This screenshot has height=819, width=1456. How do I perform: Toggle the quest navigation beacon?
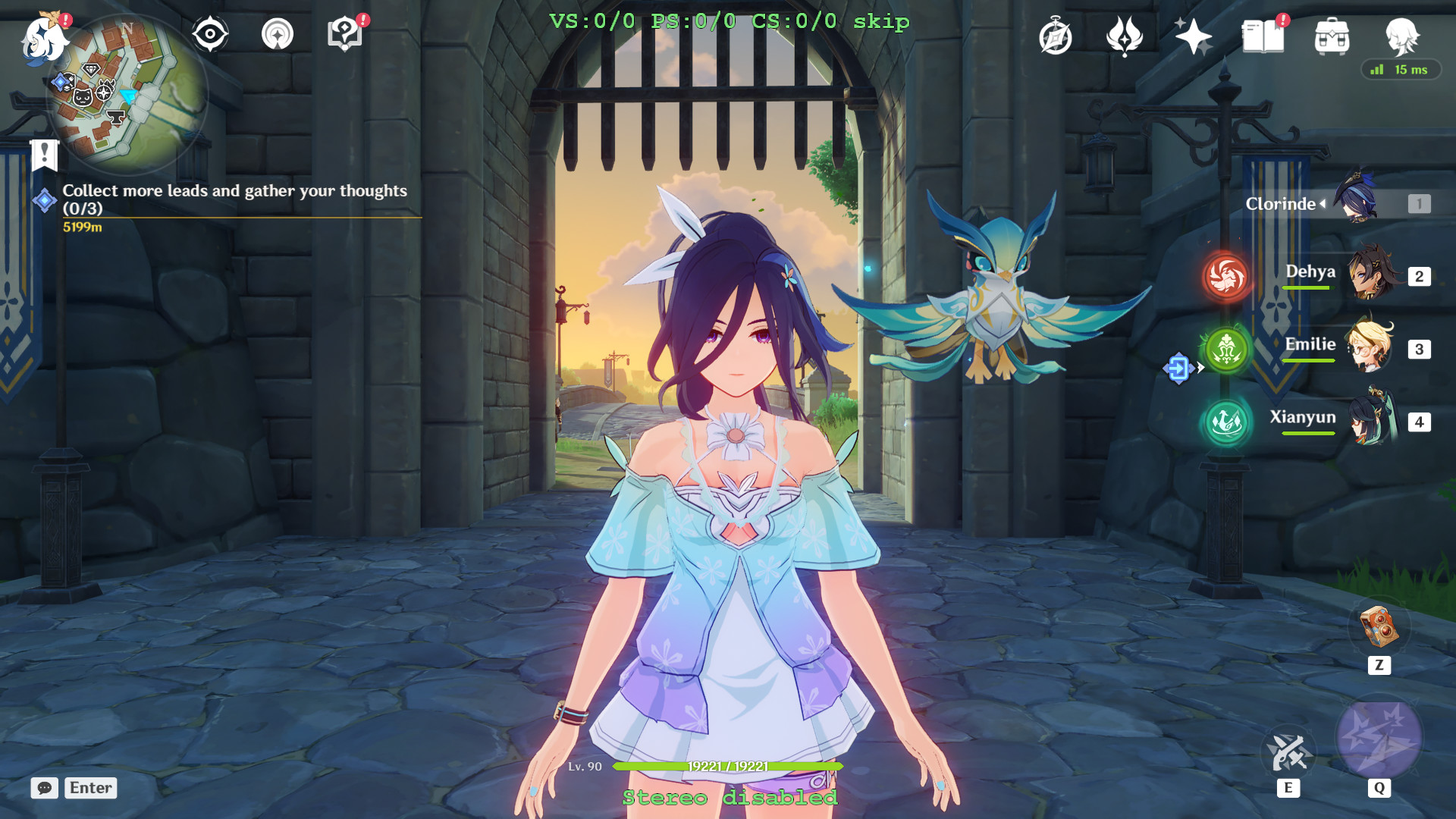(278, 32)
